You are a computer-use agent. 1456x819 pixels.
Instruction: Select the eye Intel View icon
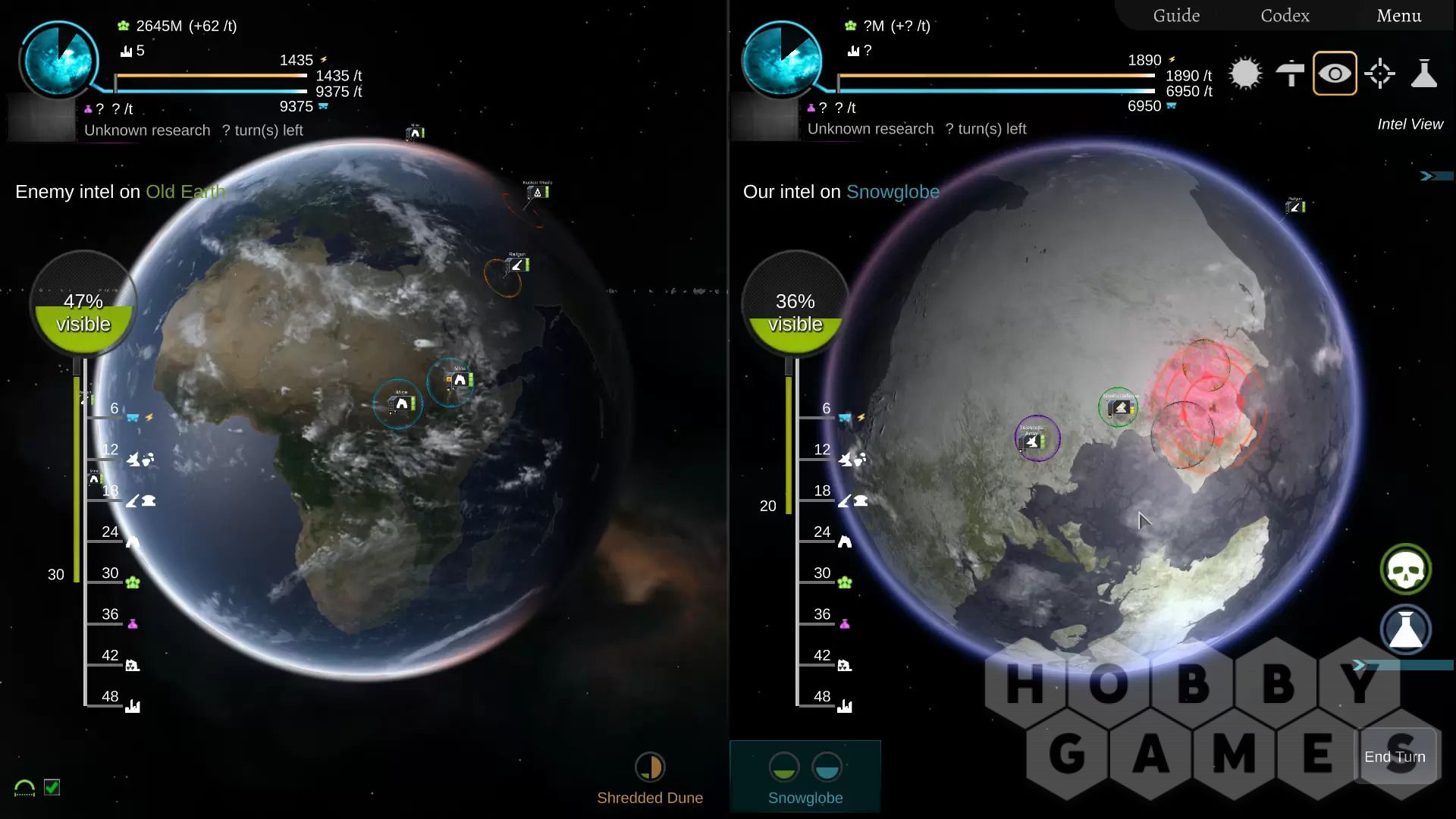(1335, 74)
